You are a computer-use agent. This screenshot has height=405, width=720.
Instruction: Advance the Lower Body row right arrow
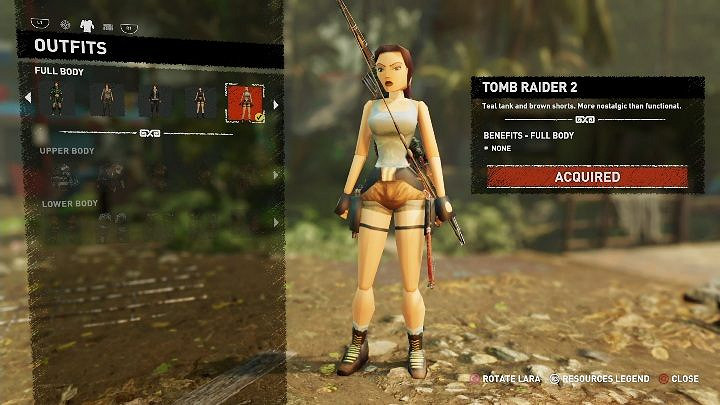275,222
